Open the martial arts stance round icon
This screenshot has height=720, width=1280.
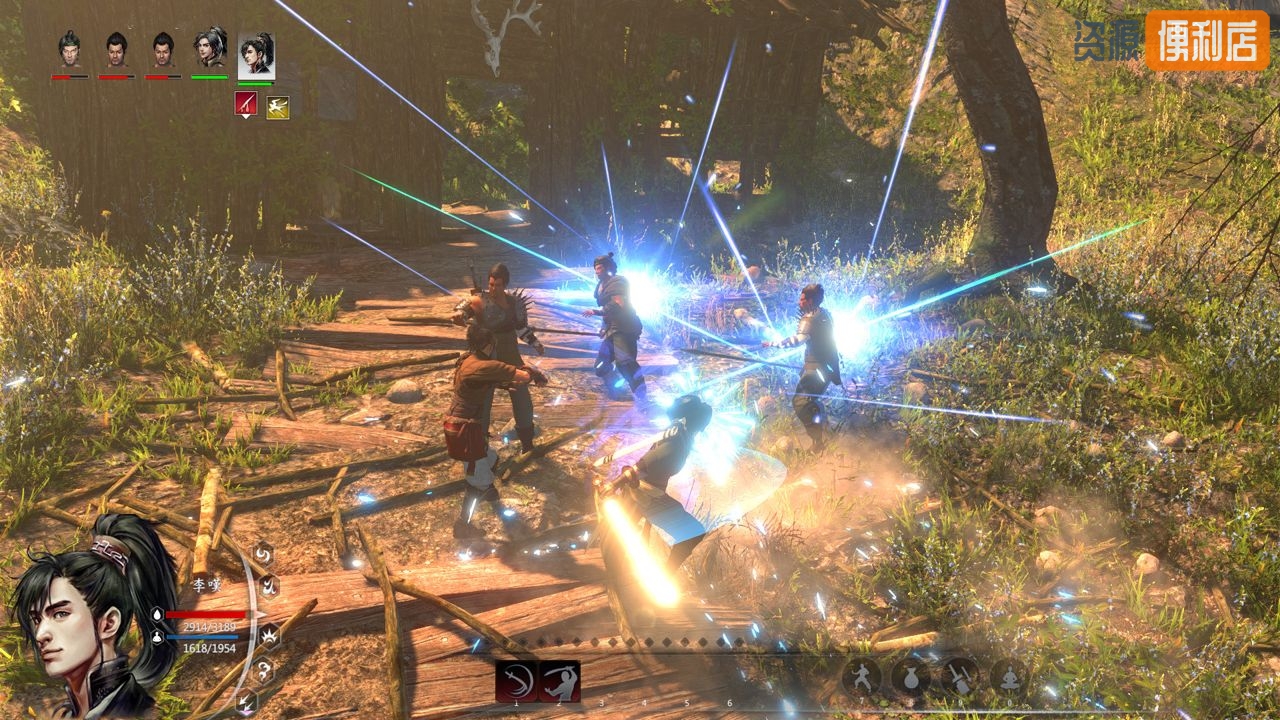[862, 677]
